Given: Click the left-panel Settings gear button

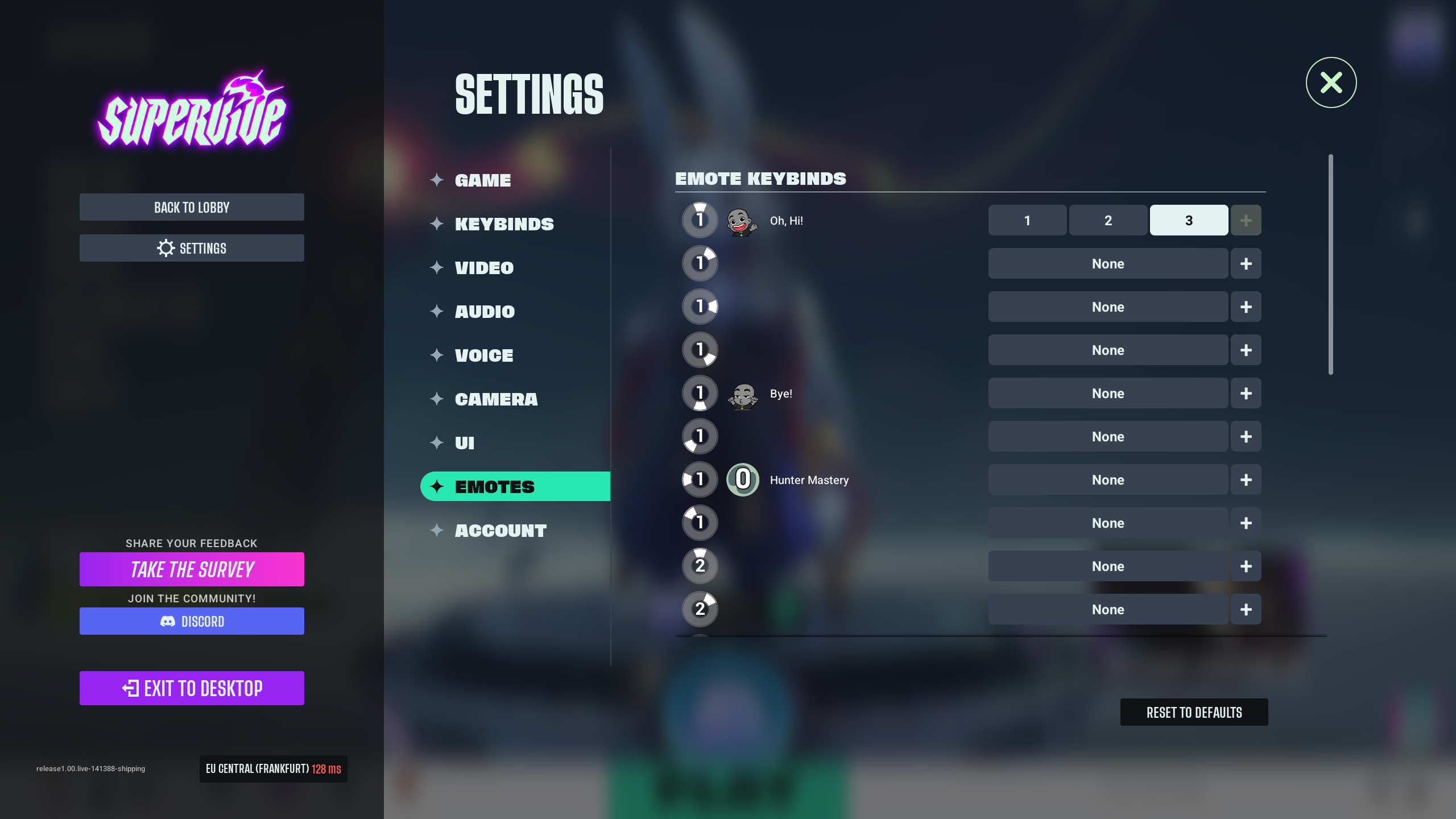Looking at the screenshot, I should [192, 249].
